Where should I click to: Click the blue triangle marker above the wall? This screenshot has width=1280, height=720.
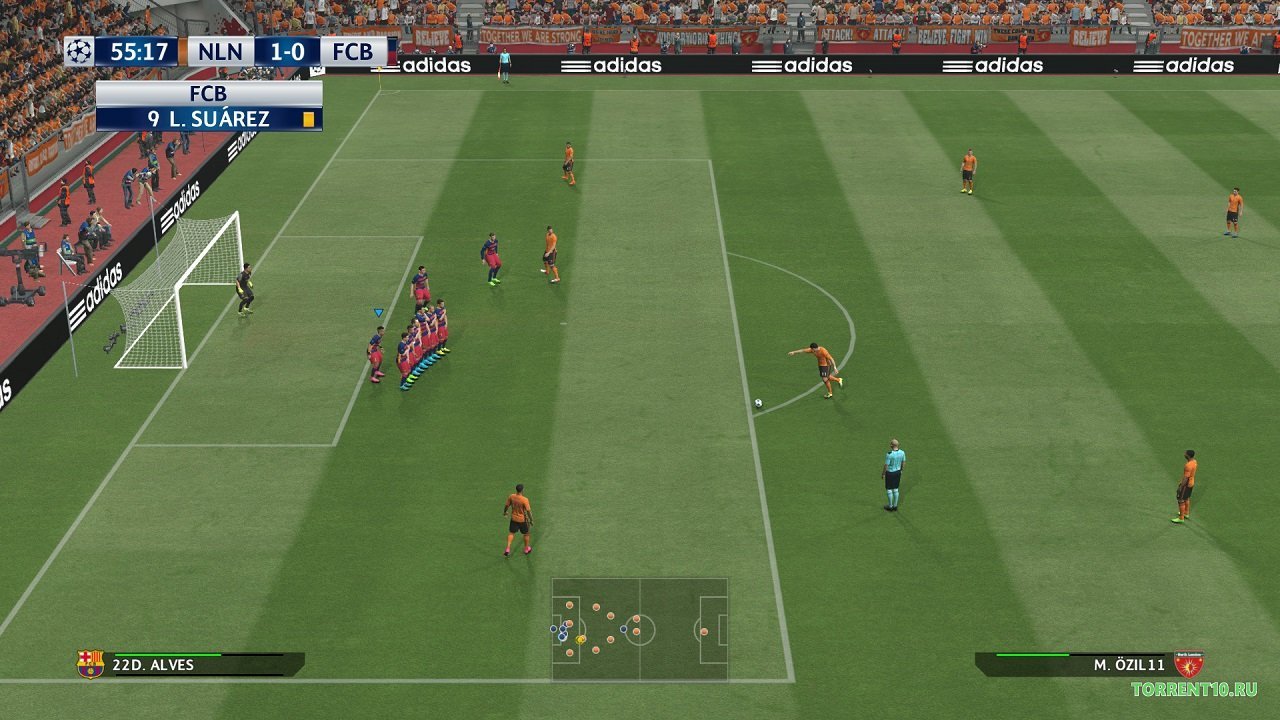tap(377, 312)
